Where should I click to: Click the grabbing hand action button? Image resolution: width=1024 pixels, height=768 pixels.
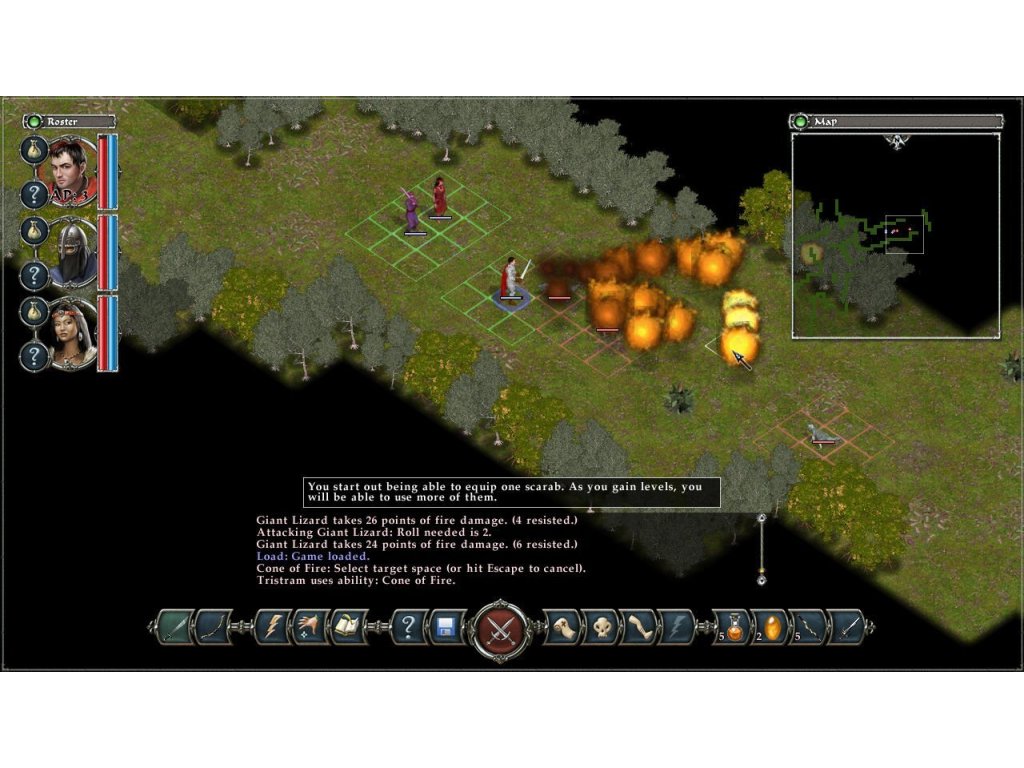(x=563, y=627)
